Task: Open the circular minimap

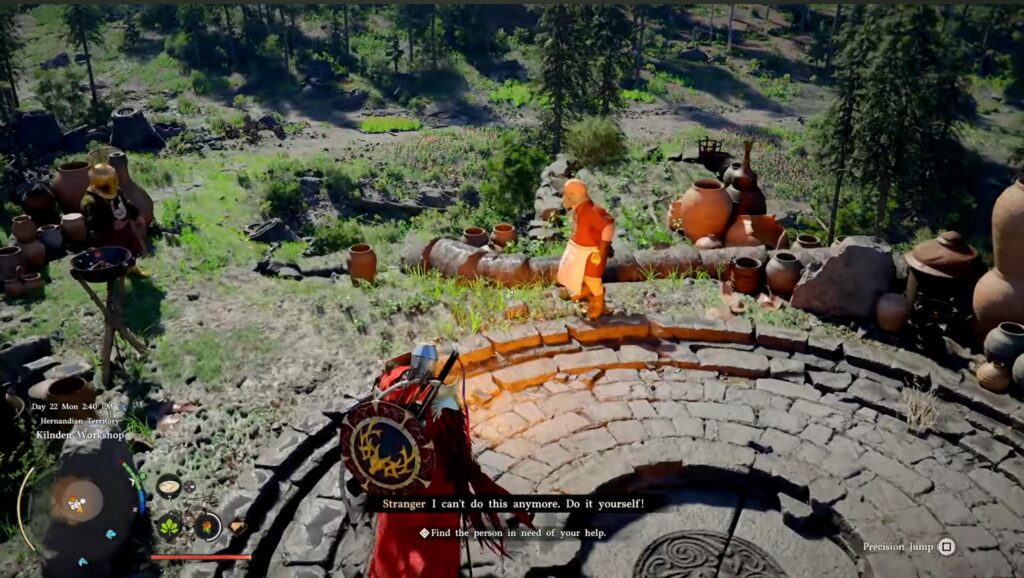Action: coord(76,500)
